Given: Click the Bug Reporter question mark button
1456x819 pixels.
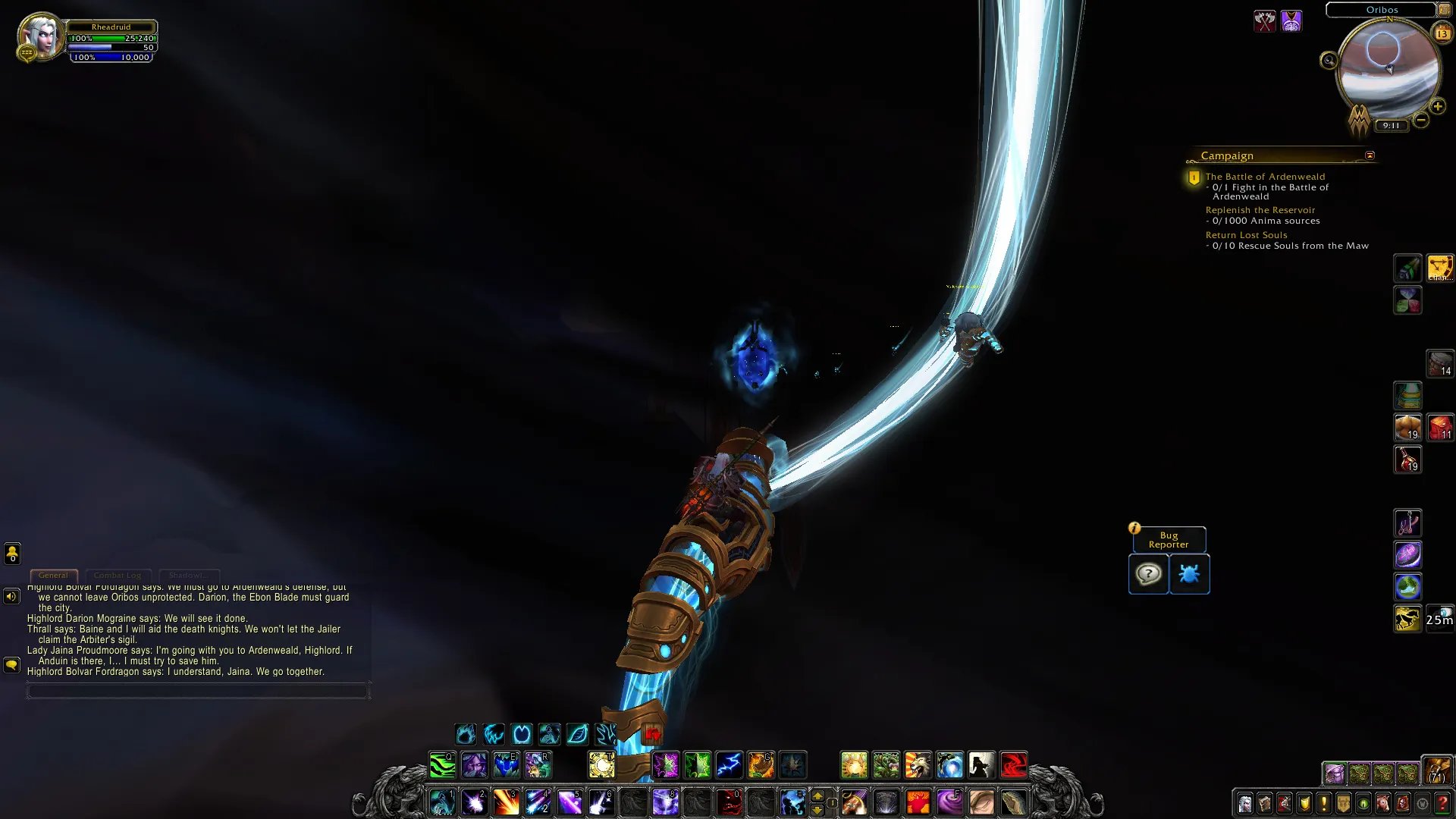Looking at the screenshot, I should click(1148, 574).
